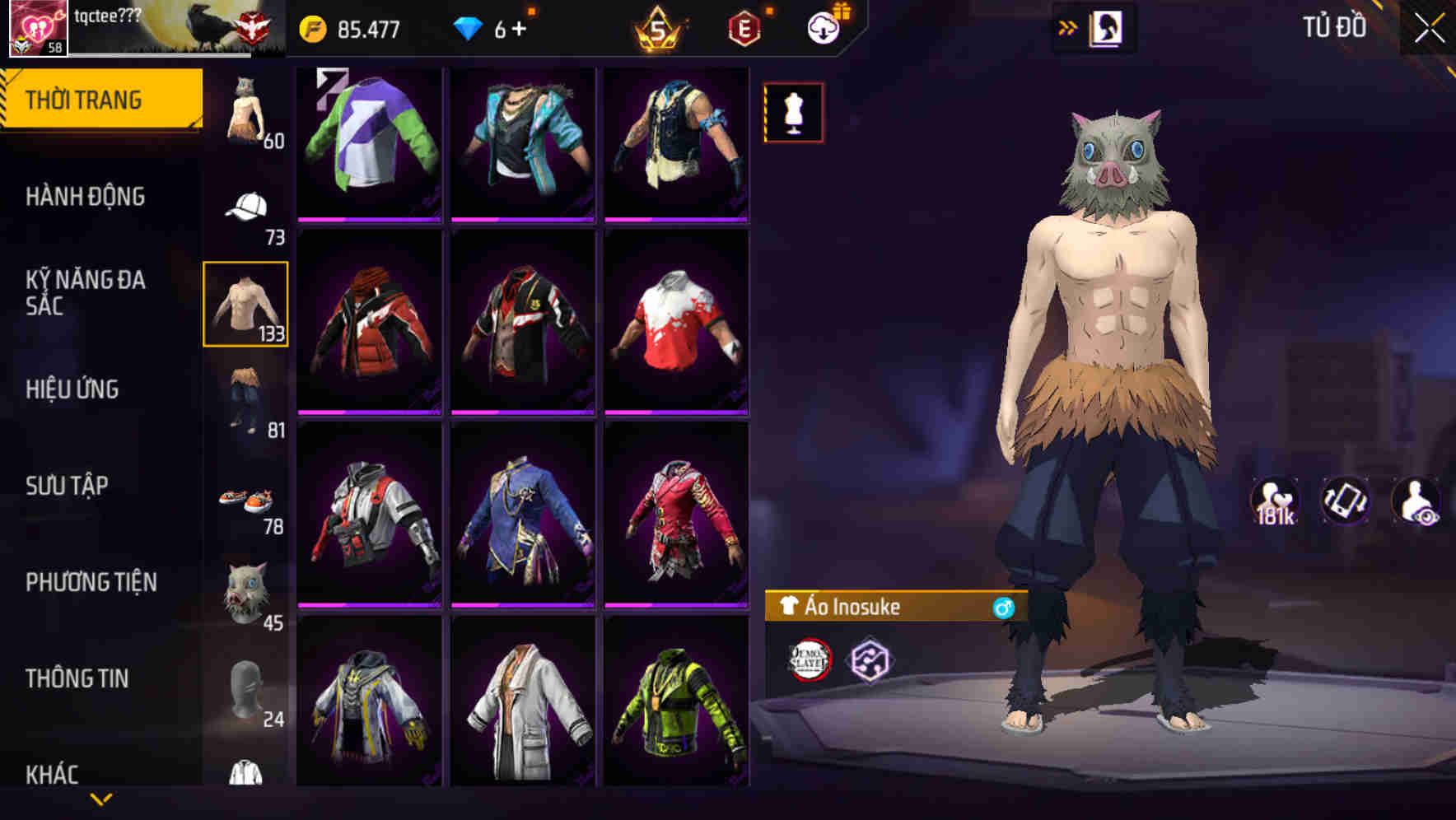This screenshot has height=820, width=1456.
Task: Expand the sidebar with the bottom chevron
Action: 101,798
